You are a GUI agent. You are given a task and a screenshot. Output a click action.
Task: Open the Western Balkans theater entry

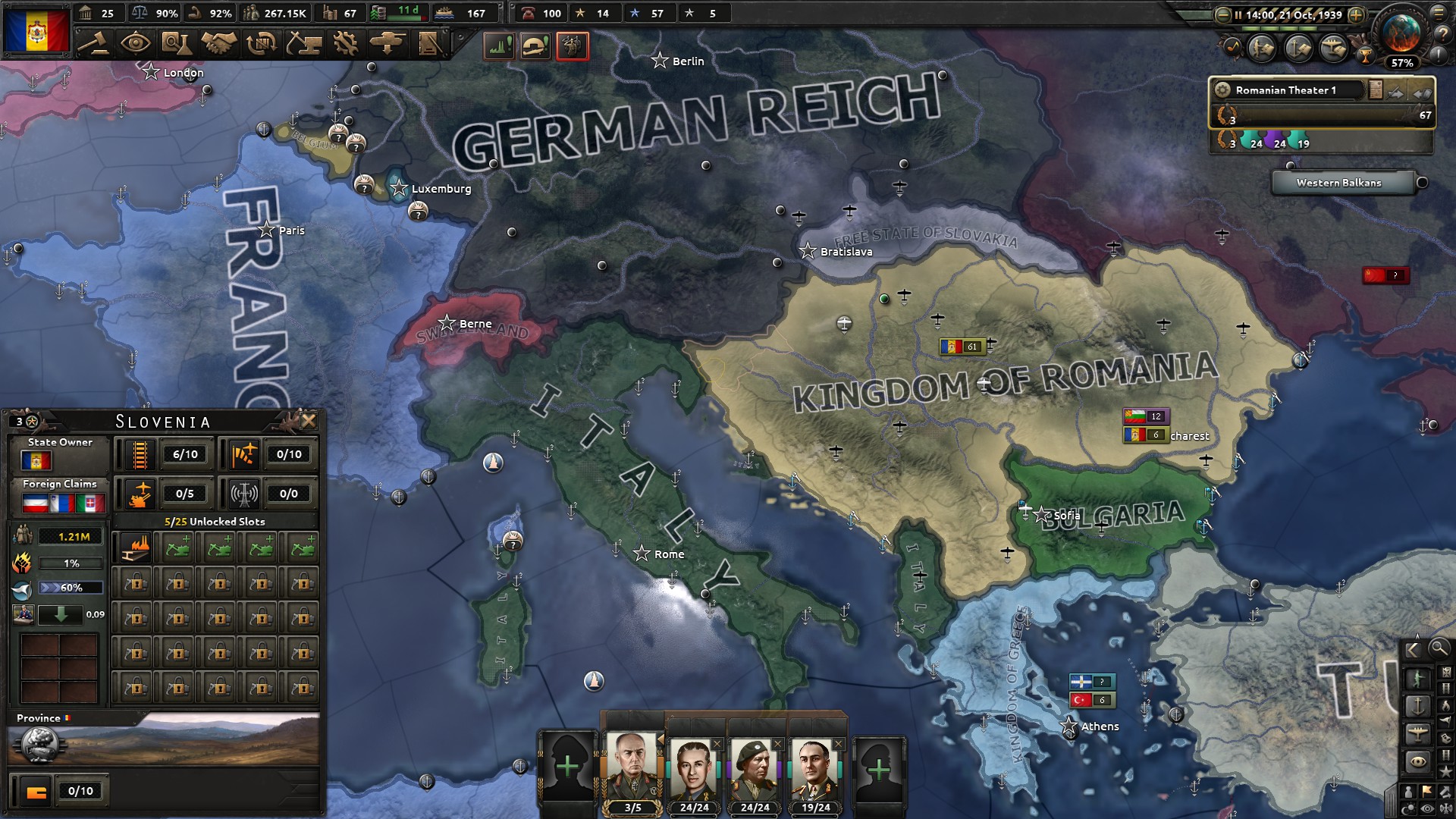point(1338,183)
